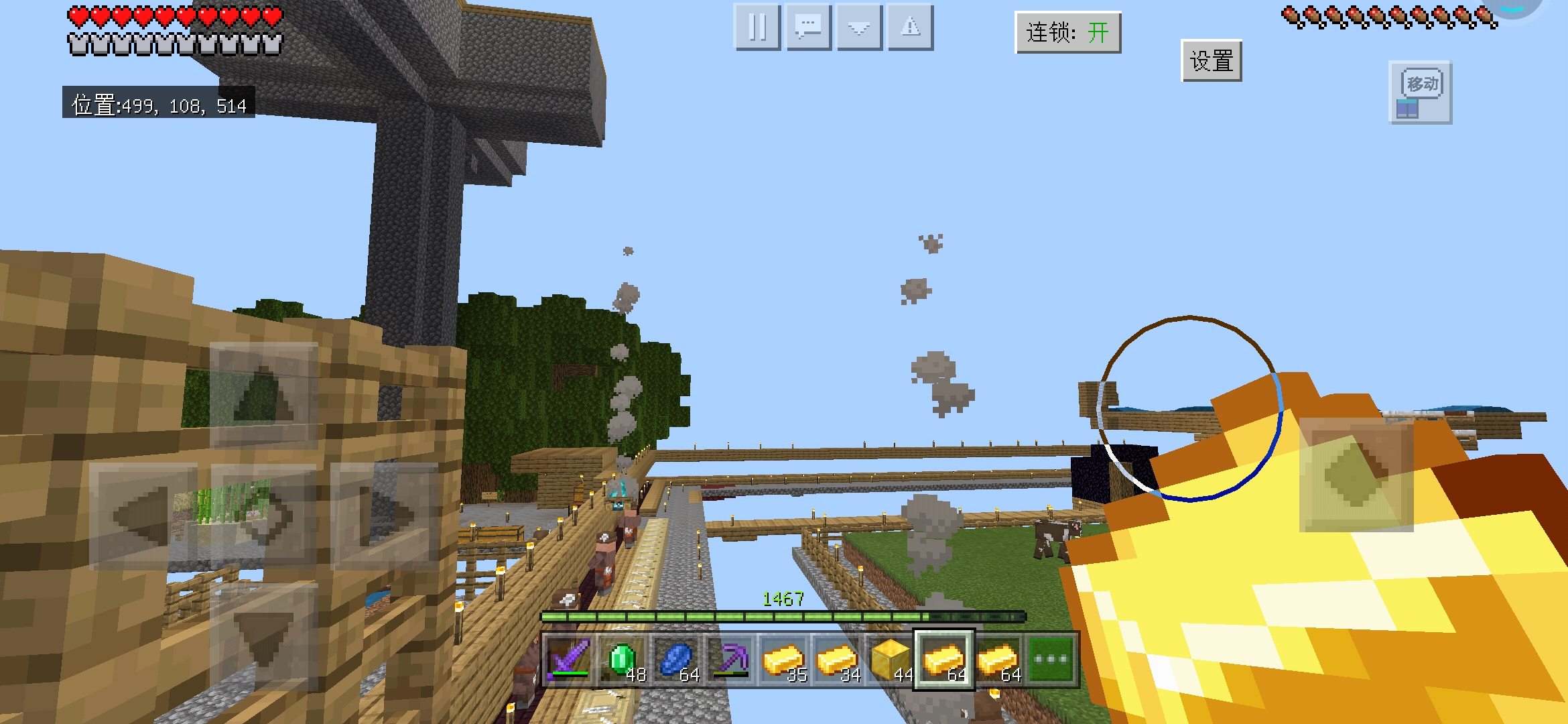Toggle the 连锁 chain-mining button
The height and width of the screenshot is (724, 1568).
coord(1067,32)
